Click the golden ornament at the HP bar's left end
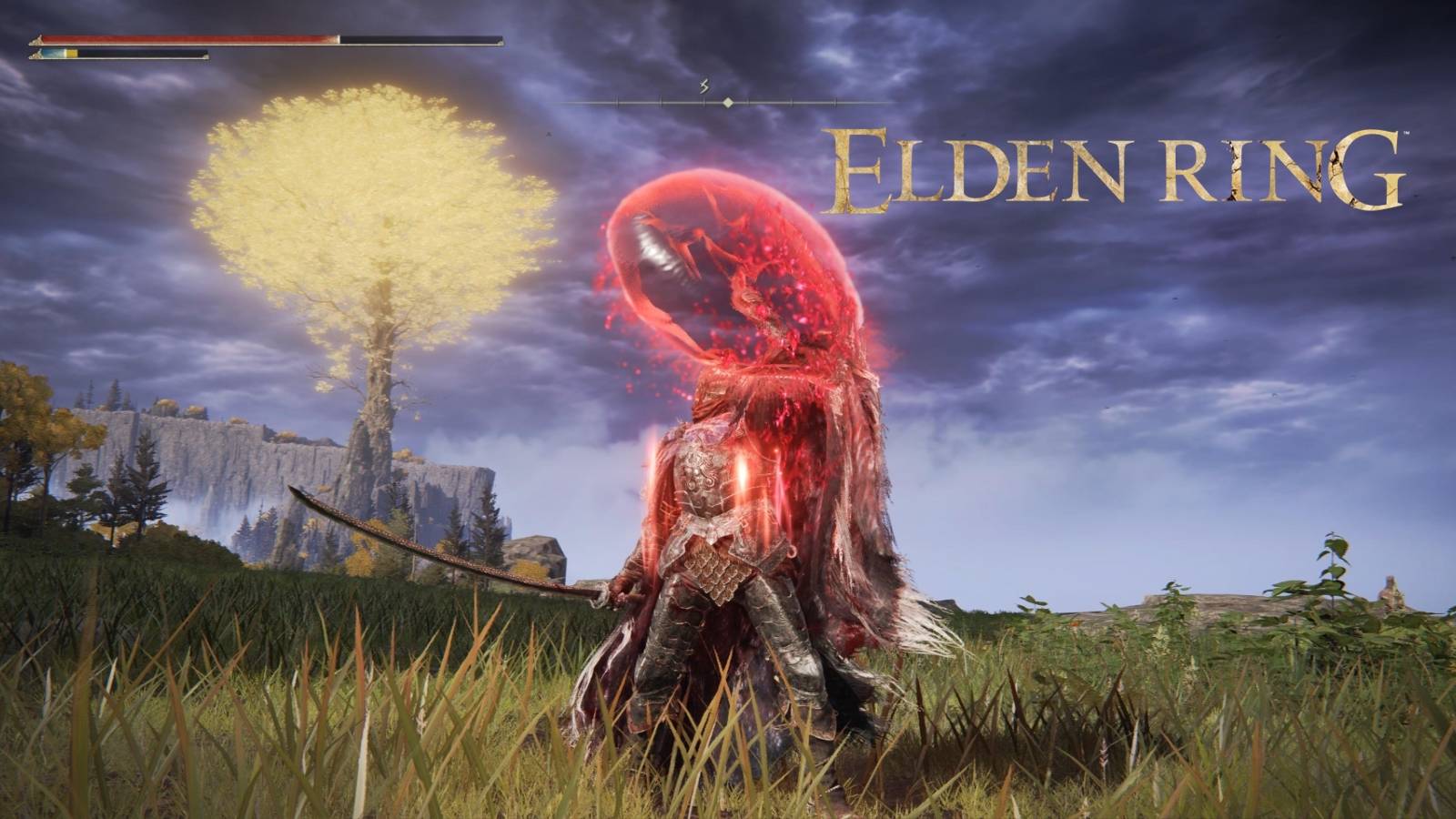 point(36,39)
